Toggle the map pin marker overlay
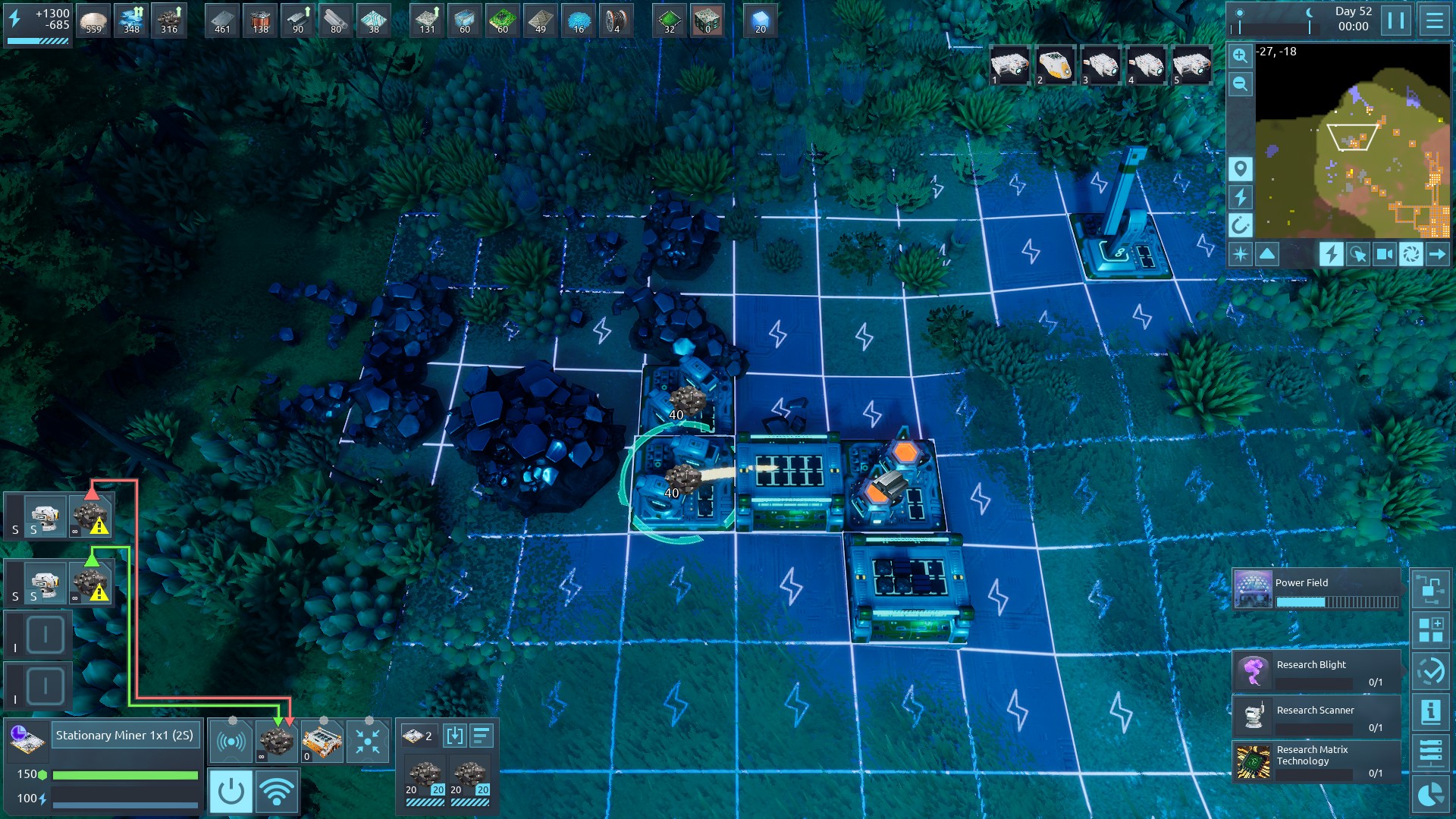Image resolution: width=1456 pixels, height=819 pixels. pos(1240,168)
